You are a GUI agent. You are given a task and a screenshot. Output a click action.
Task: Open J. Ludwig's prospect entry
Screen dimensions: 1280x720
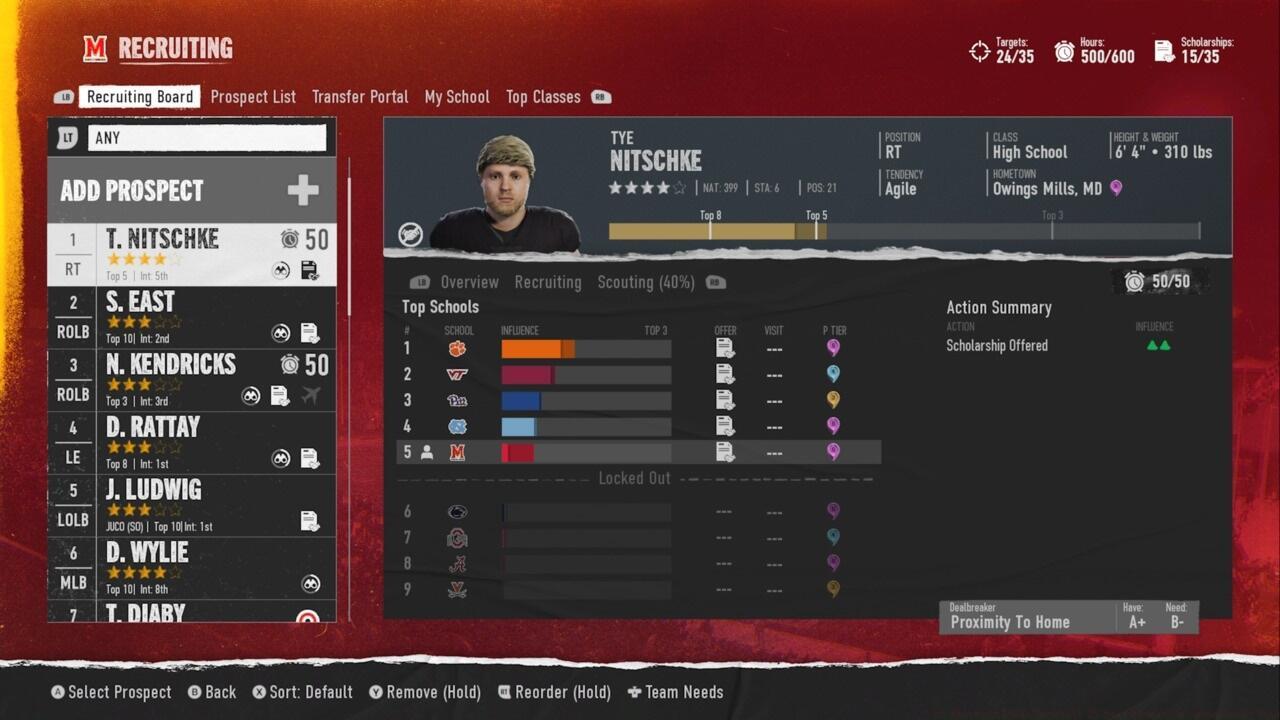191,506
